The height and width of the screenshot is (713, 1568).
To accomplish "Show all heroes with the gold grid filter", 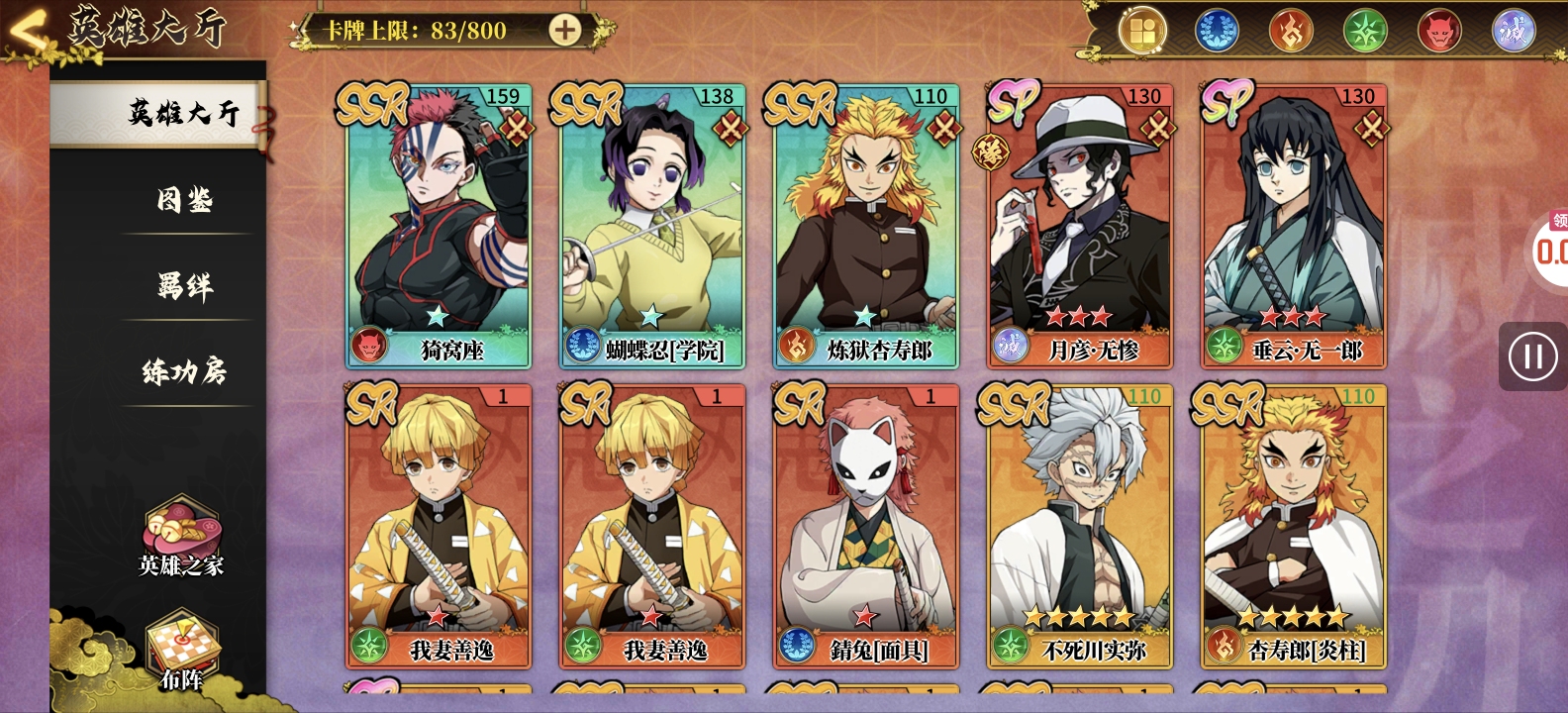I will pyautogui.click(x=1142, y=32).
